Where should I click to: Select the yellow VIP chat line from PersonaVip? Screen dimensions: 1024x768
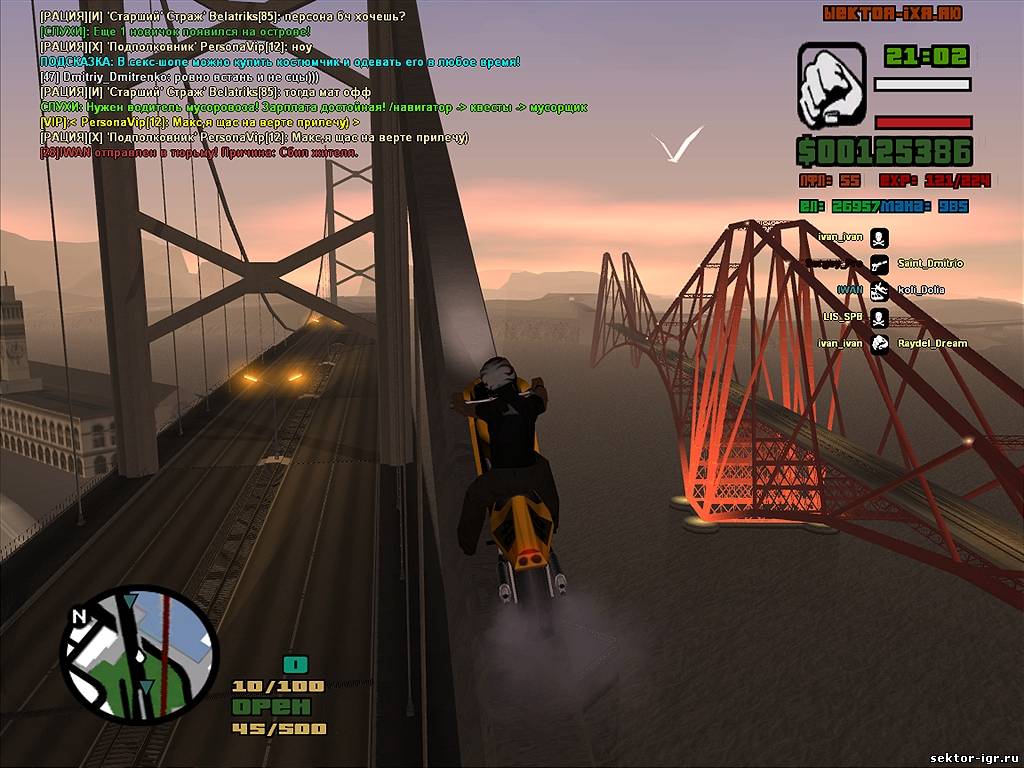coord(200,122)
